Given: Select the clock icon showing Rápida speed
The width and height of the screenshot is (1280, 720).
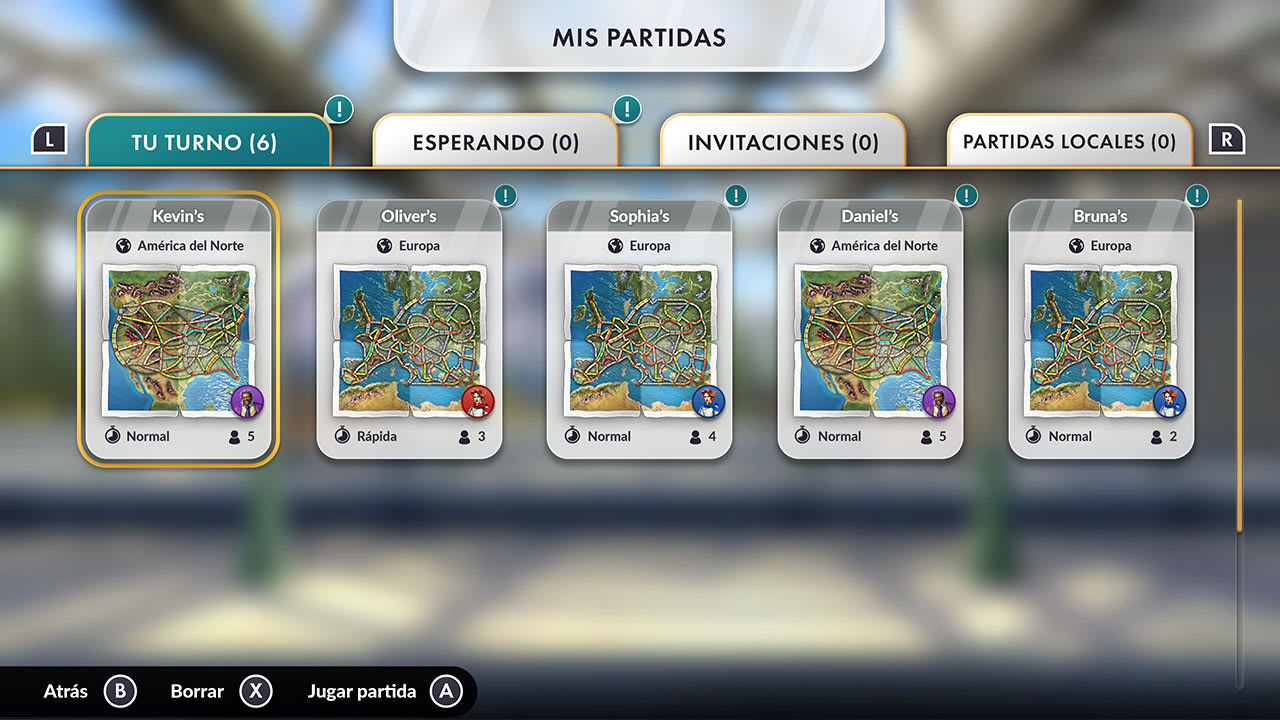Looking at the screenshot, I should click(345, 436).
